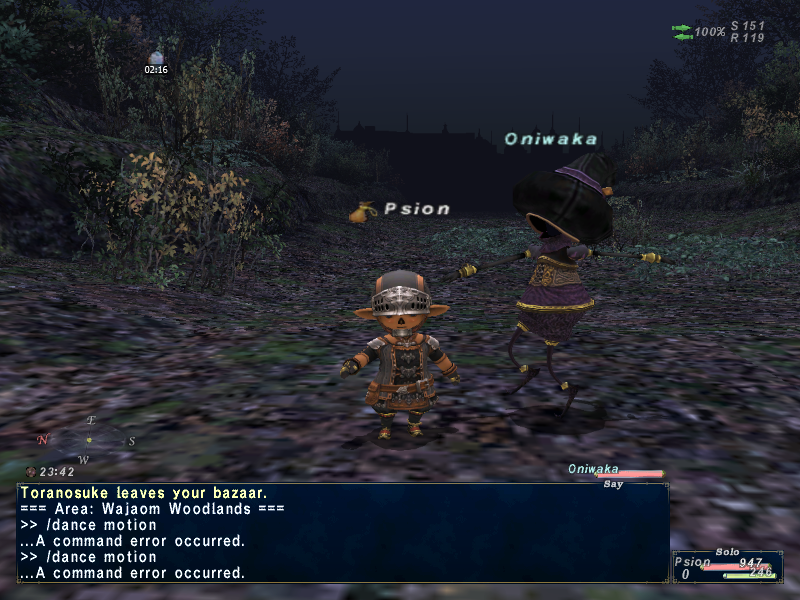Click the bazaar bag icon beside Psion's name
Viewport: 800px width, 600px height.
tap(362, 211)
